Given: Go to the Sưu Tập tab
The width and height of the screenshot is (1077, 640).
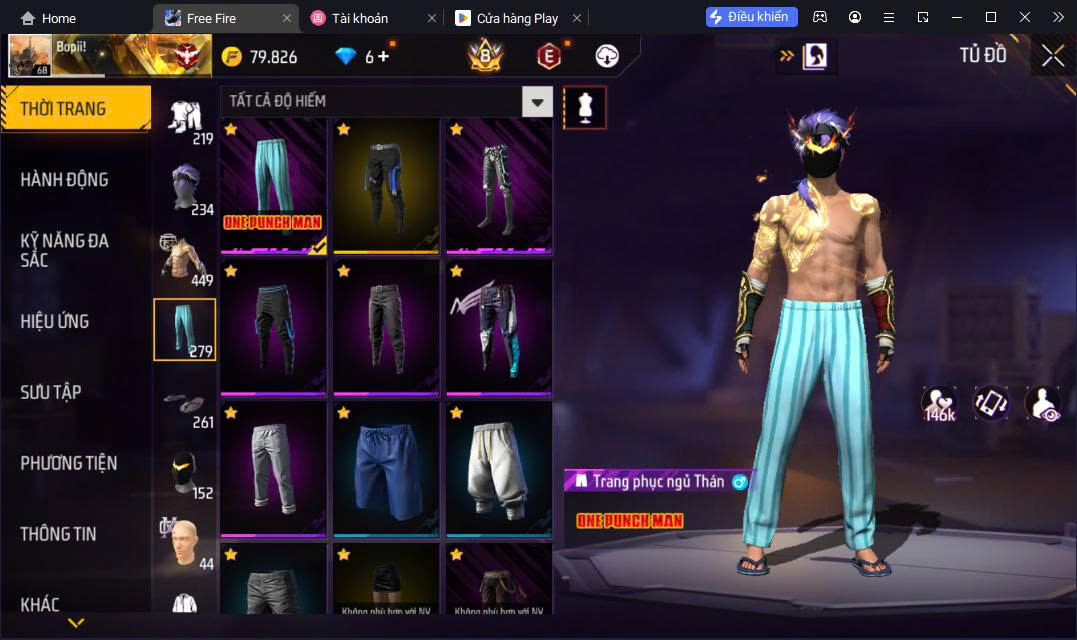Looking at the screenshot, I should (x=51, y=392).
